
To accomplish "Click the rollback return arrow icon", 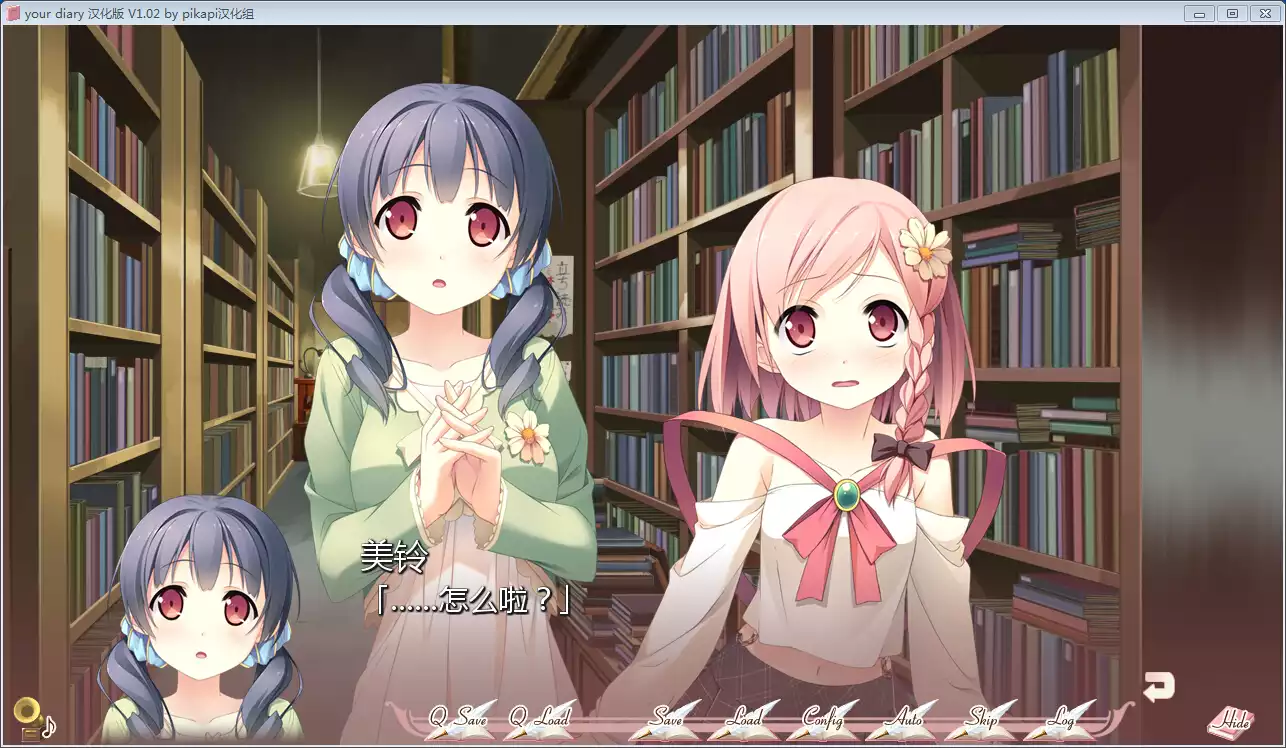I will [1158, 685].
